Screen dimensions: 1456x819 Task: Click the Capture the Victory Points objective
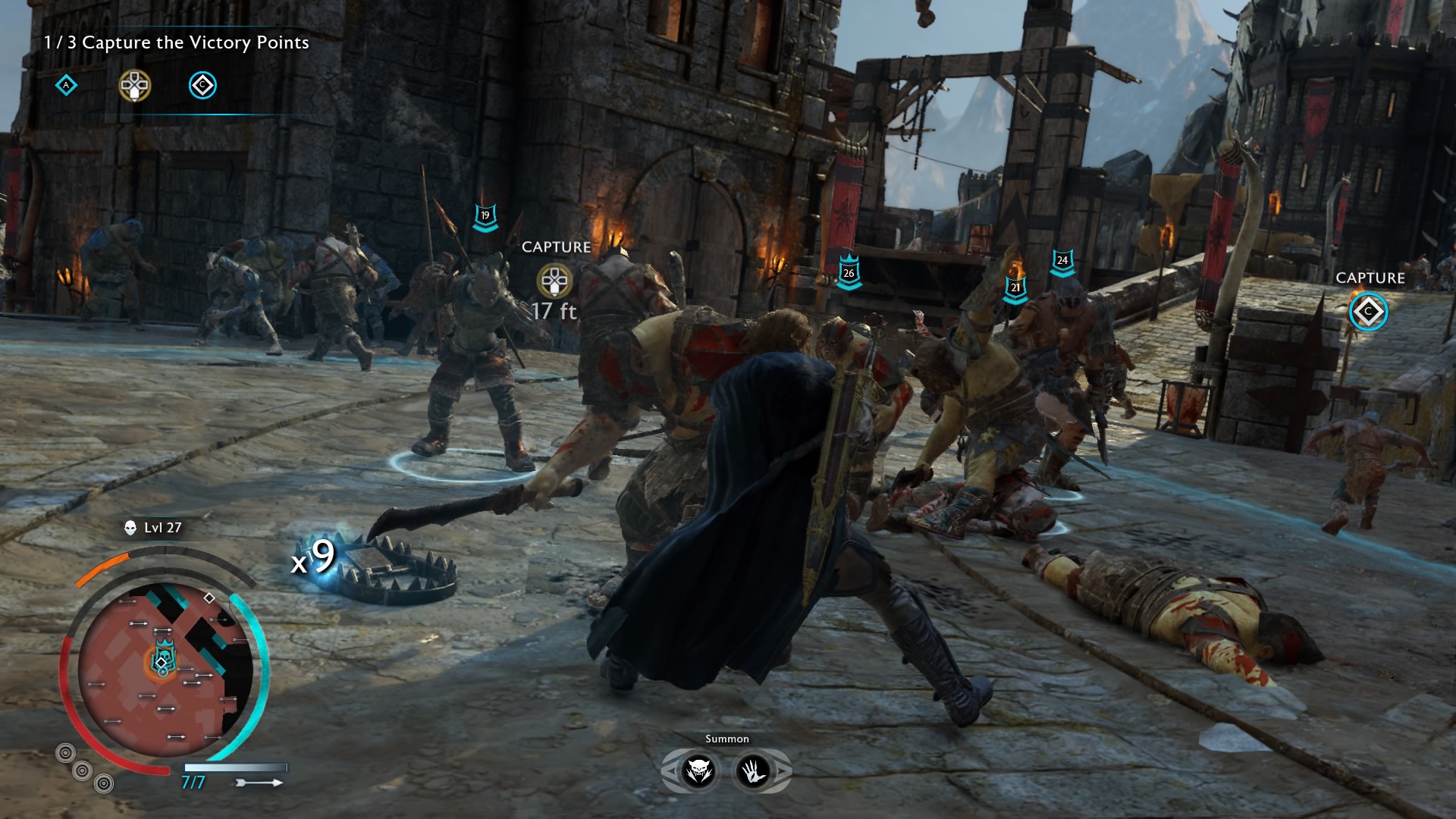(177, 42)
